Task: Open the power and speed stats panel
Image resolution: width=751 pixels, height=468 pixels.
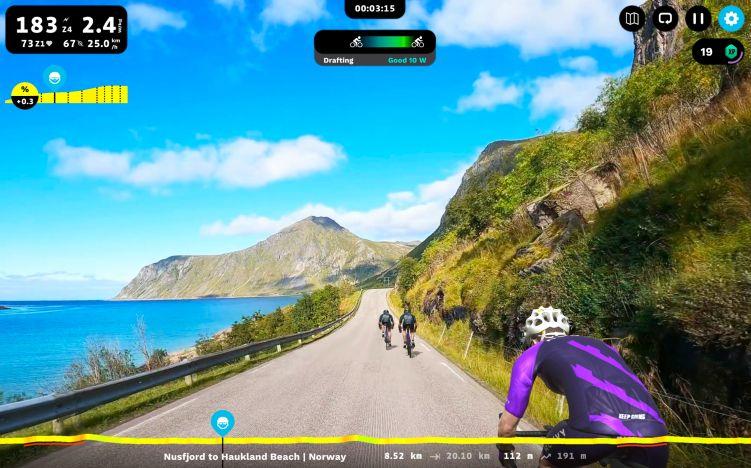Action: (x=66, y=29)
